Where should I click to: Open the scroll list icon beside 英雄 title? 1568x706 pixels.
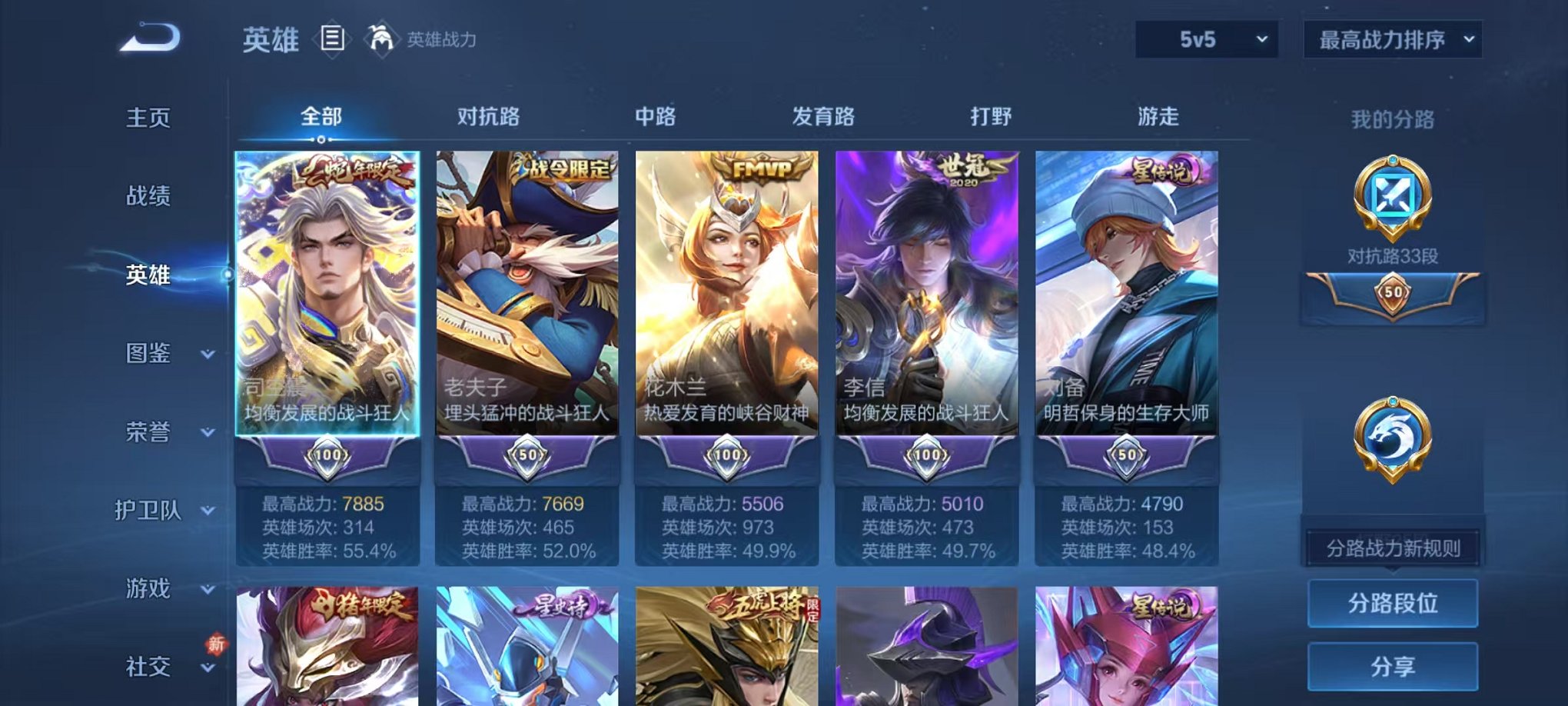click(331, 38)
